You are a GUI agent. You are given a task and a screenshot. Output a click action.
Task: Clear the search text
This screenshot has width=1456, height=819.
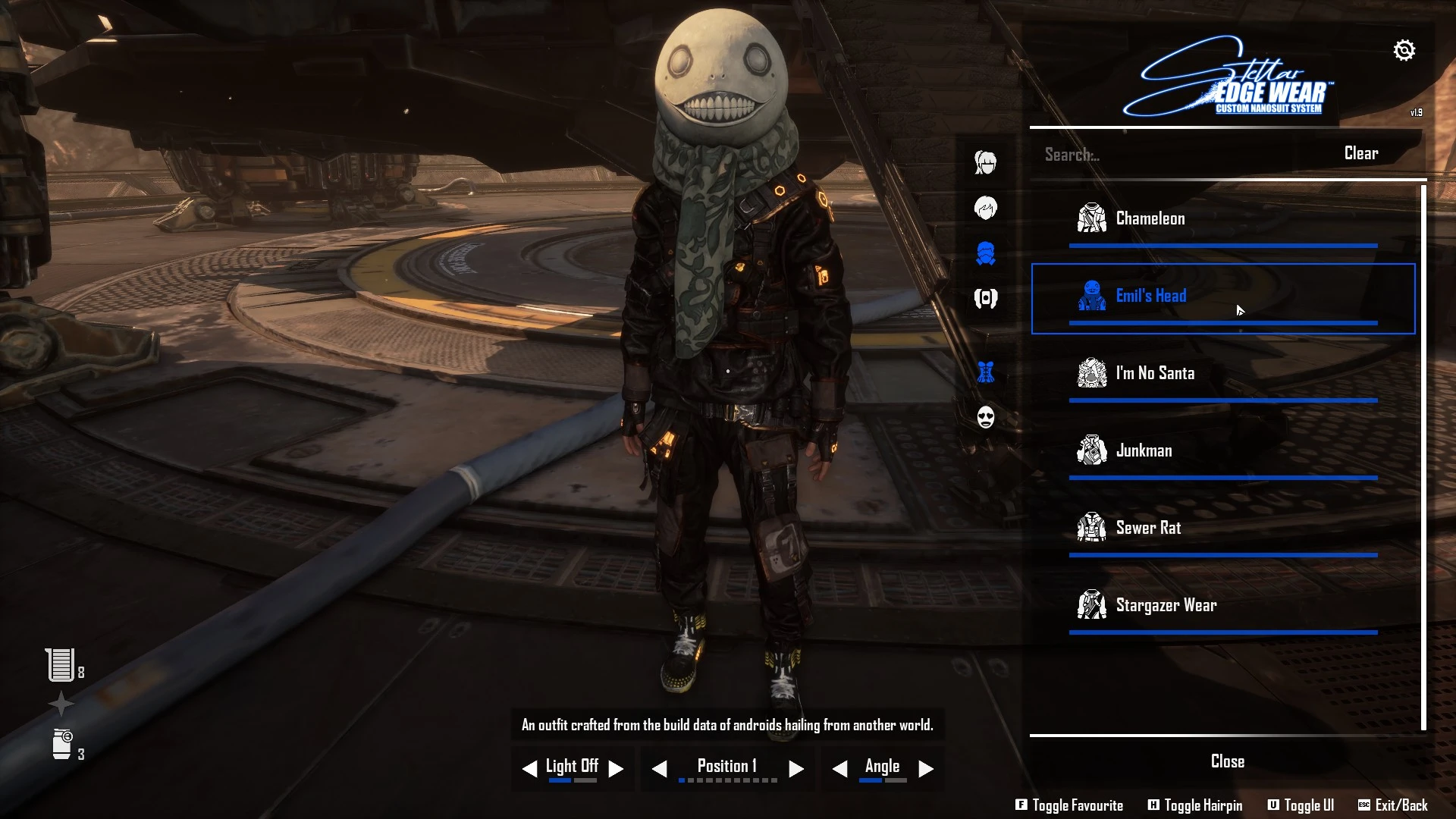[x=1360, y=153]
